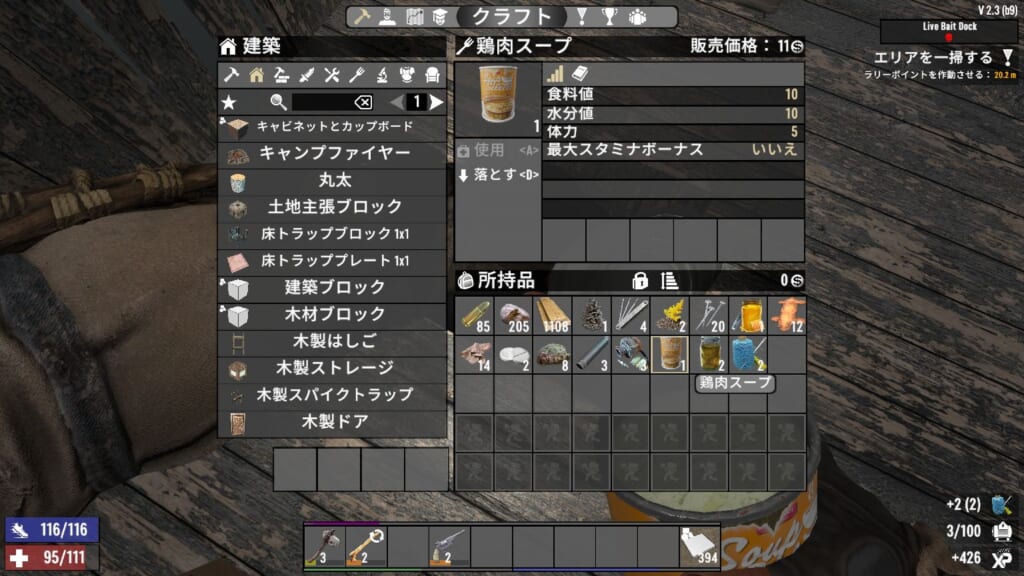Toggle the favorites star filter
The height and width of the screenshot is (576, 1024).
click(230, 102)
